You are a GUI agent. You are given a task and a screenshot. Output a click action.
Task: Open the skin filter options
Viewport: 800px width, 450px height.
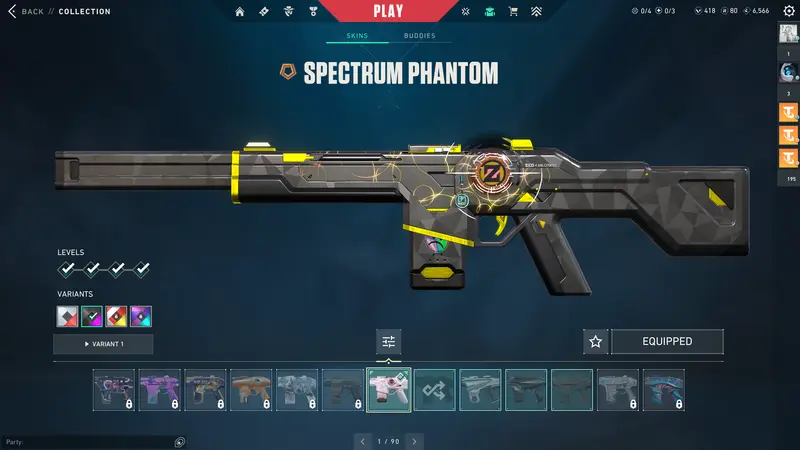(389, 342)
